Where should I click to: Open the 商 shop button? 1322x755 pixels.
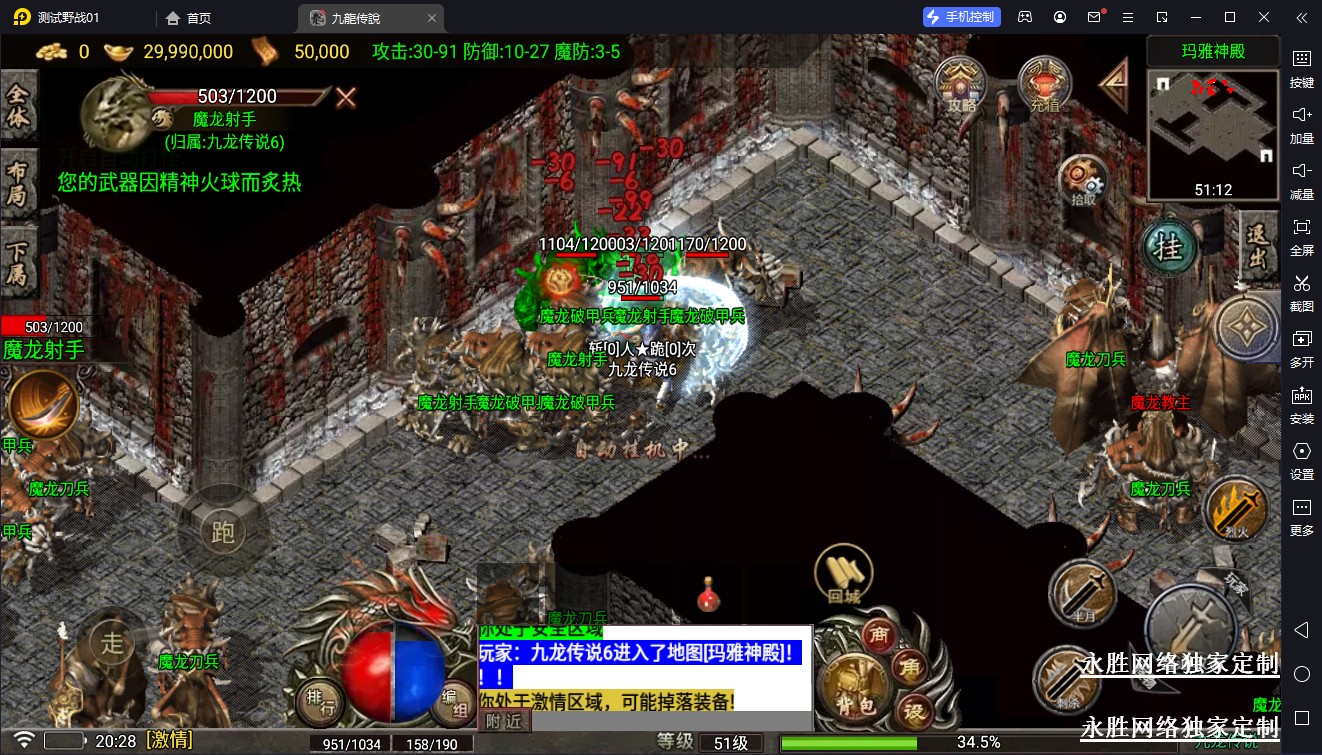point(881,636)
